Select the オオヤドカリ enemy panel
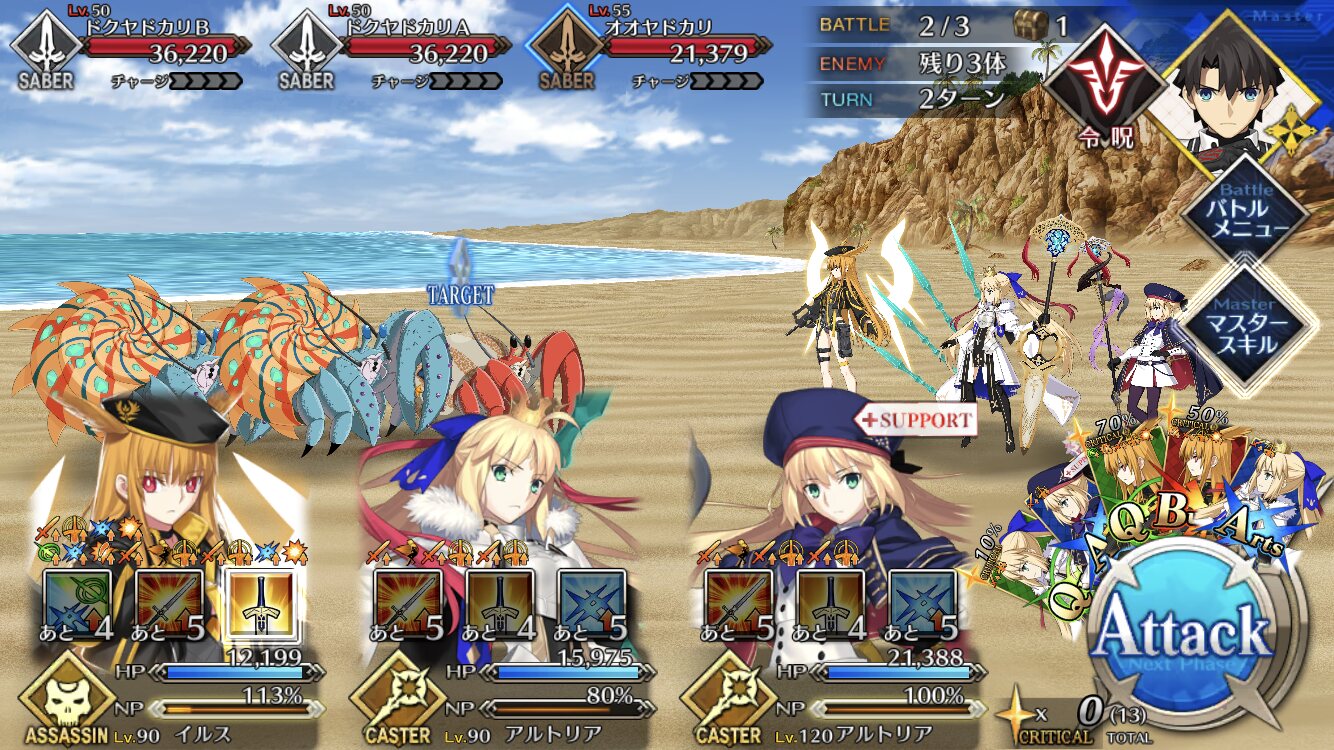Image resolution: width=1334 pixels, height=750 pixels. pyautogui.click(x=650, y=55)
